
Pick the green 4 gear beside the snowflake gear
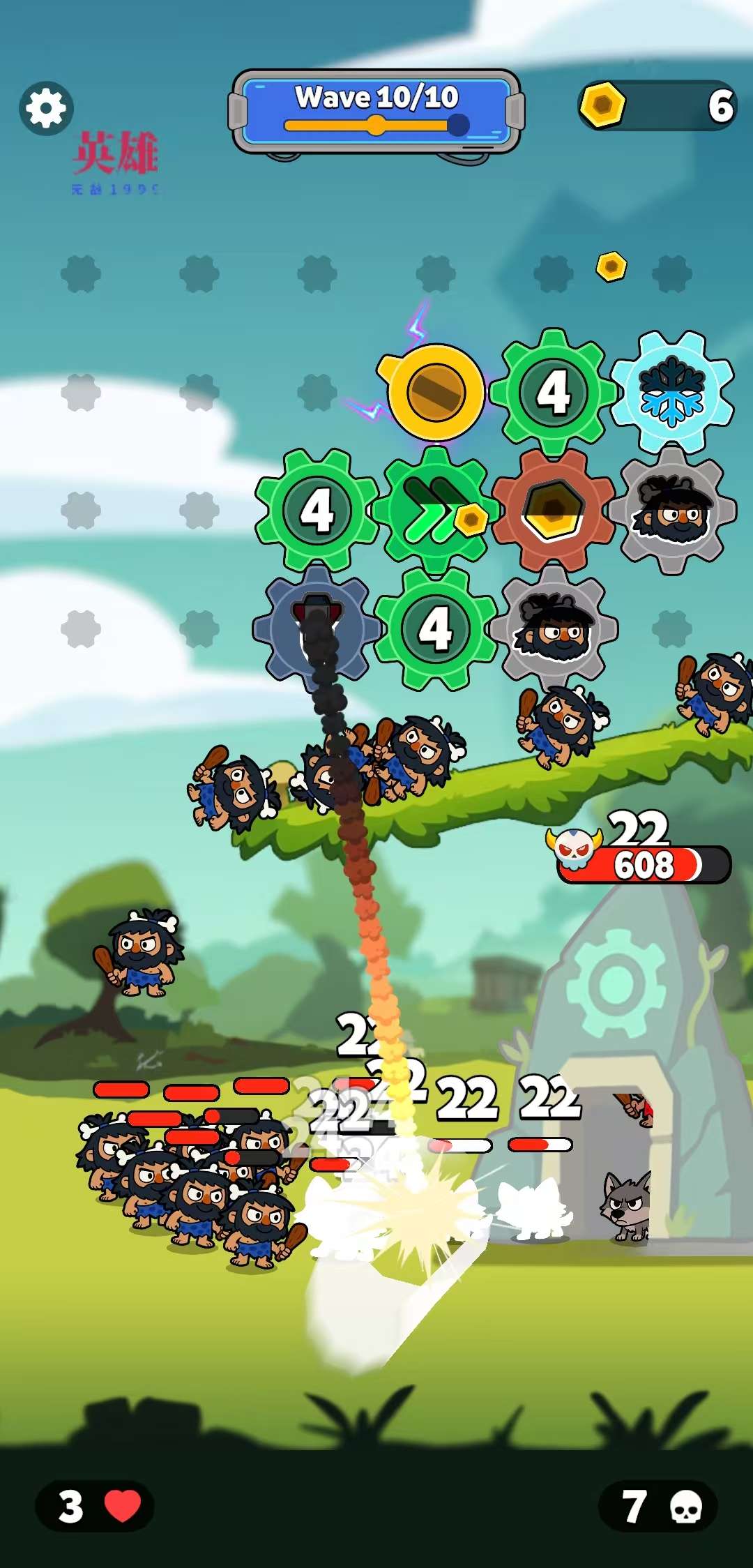[554, 391]
